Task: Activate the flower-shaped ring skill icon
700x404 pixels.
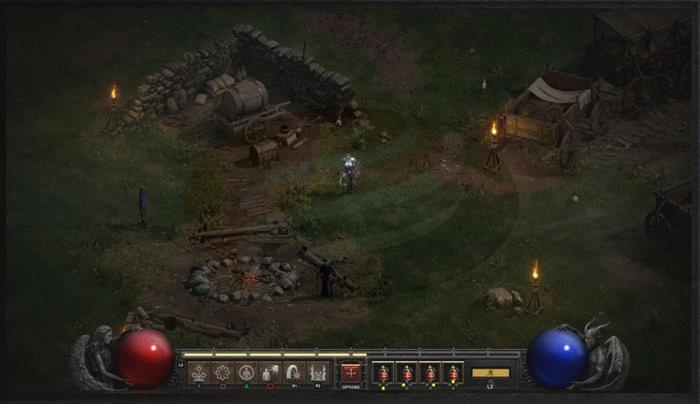Action: tap(222, 373)
